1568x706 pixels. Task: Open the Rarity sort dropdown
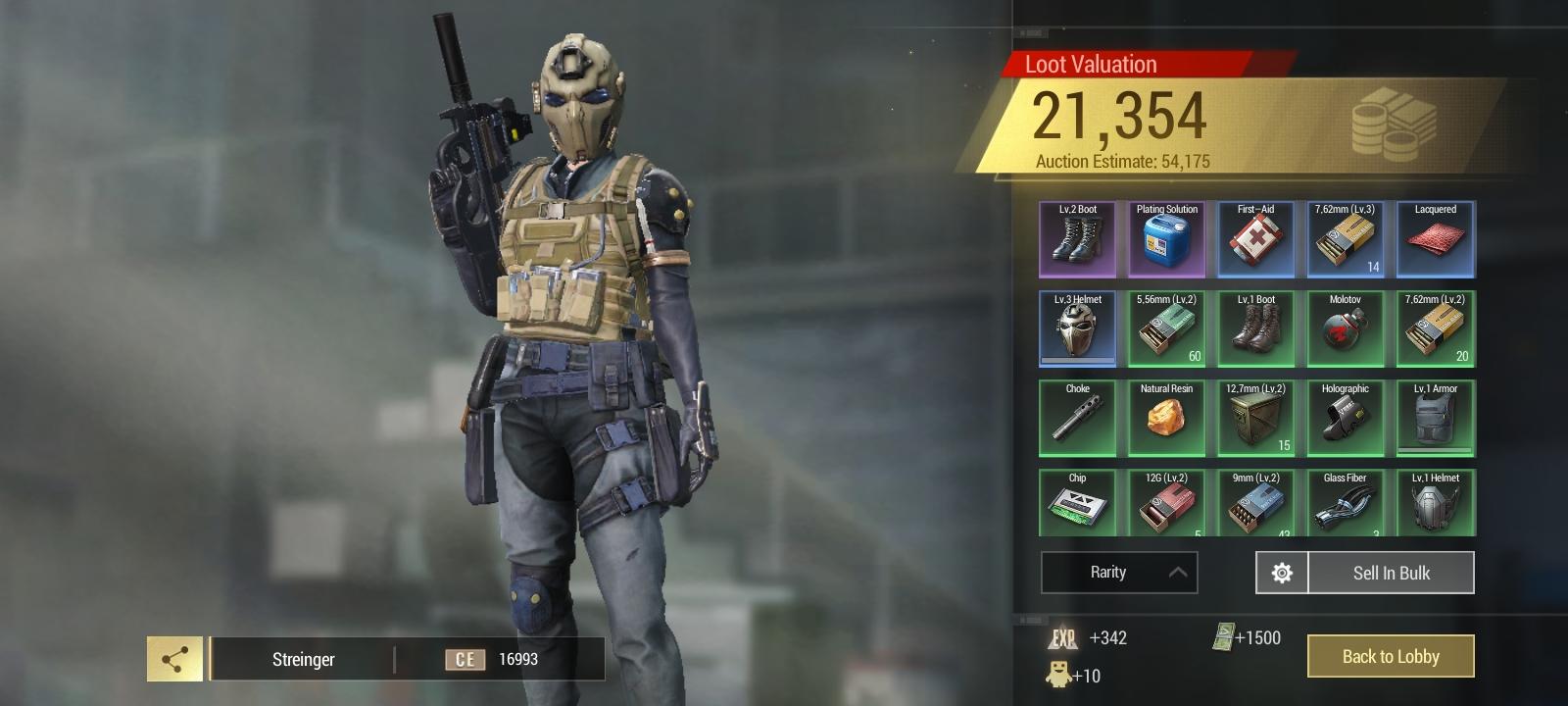pos(1118,573)
